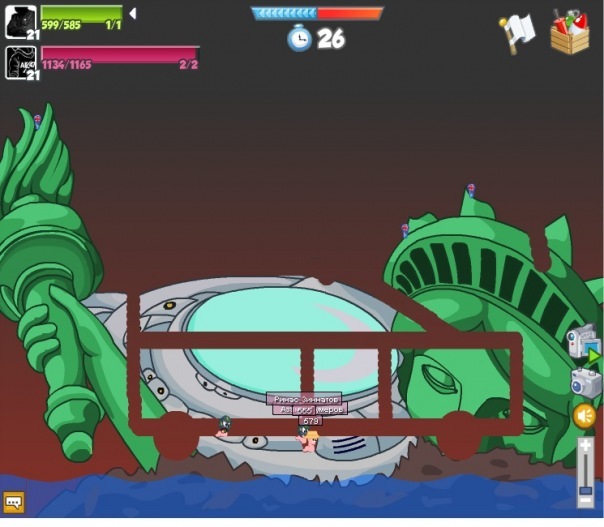Select the green team's player avatar
The width and height of the screenshot is (604, 527).
pos(21,21)
